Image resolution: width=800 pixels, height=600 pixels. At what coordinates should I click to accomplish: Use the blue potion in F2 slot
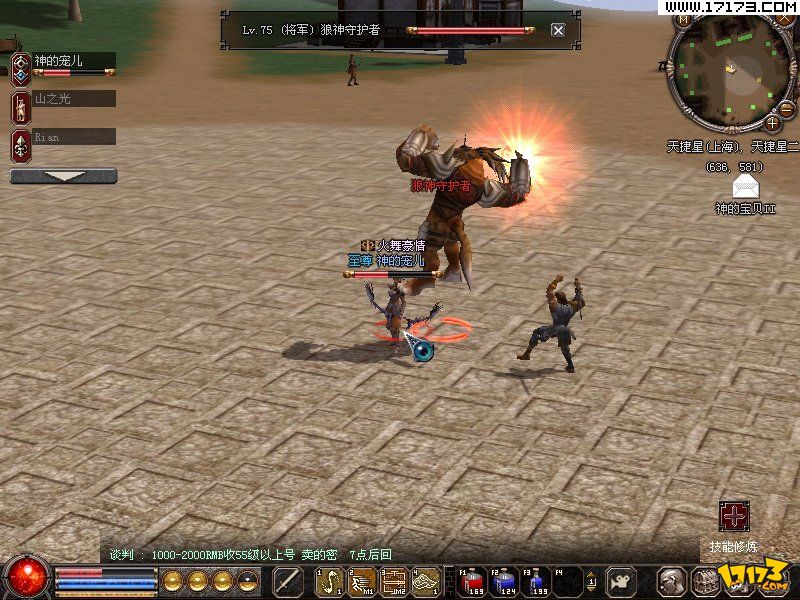point(505,579)
